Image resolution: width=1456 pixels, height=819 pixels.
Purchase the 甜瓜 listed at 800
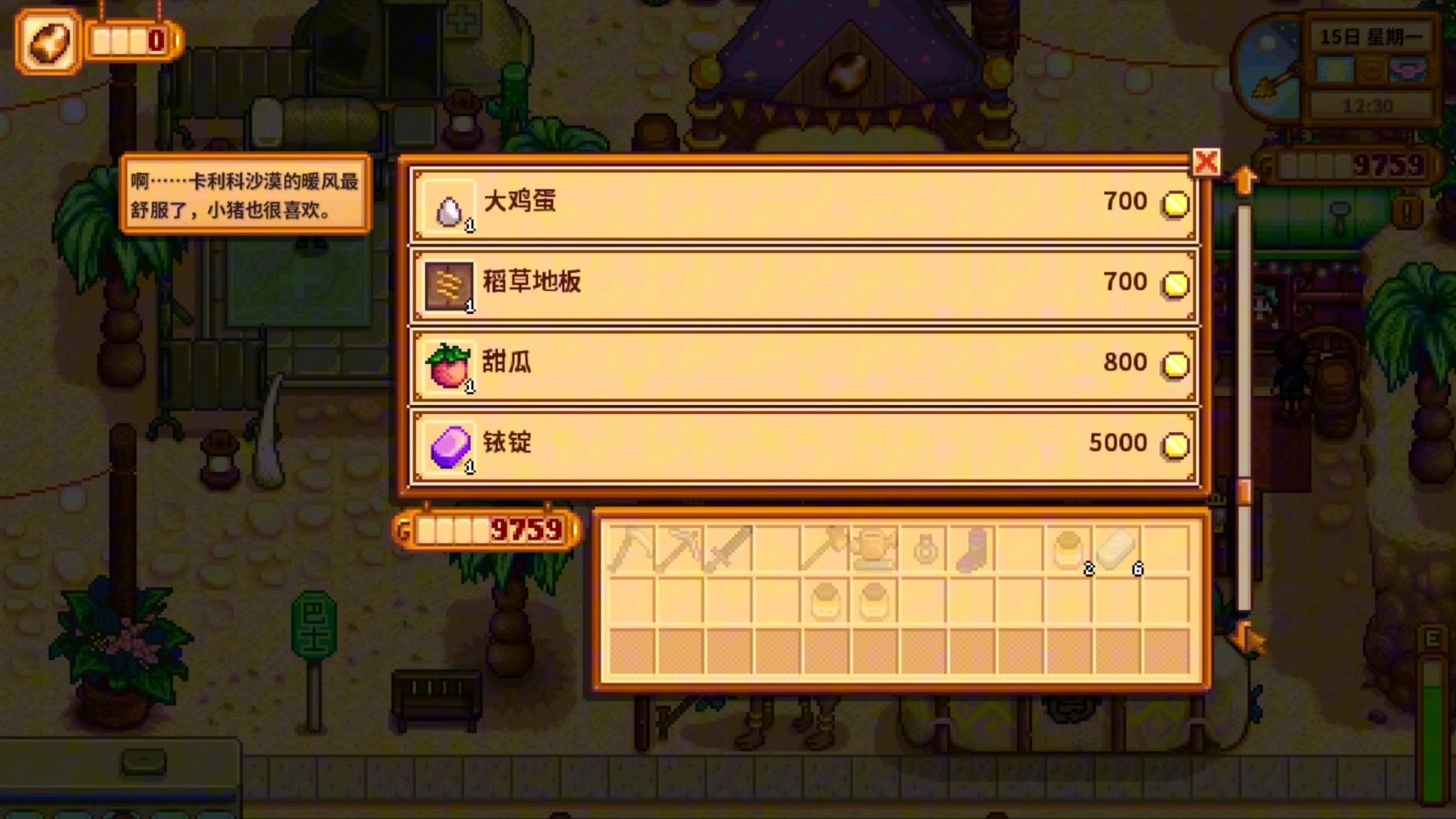[x=801, y=362]
